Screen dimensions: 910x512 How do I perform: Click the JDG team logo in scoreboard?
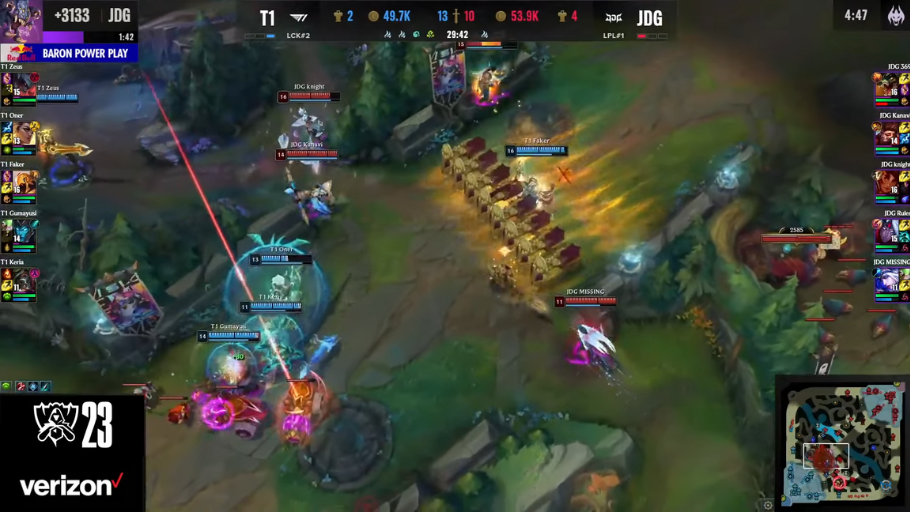[x=614, y=18]
